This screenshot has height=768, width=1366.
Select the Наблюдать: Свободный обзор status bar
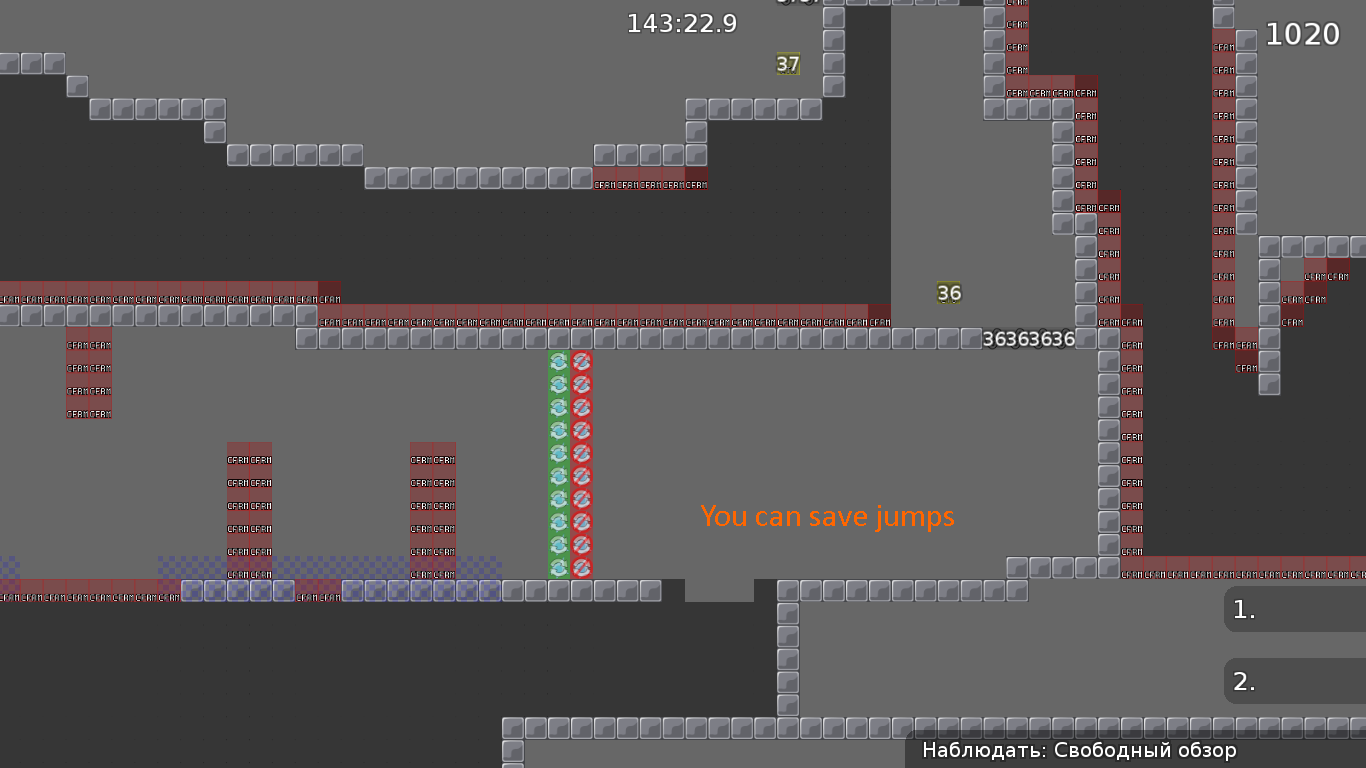[1078, 750]
